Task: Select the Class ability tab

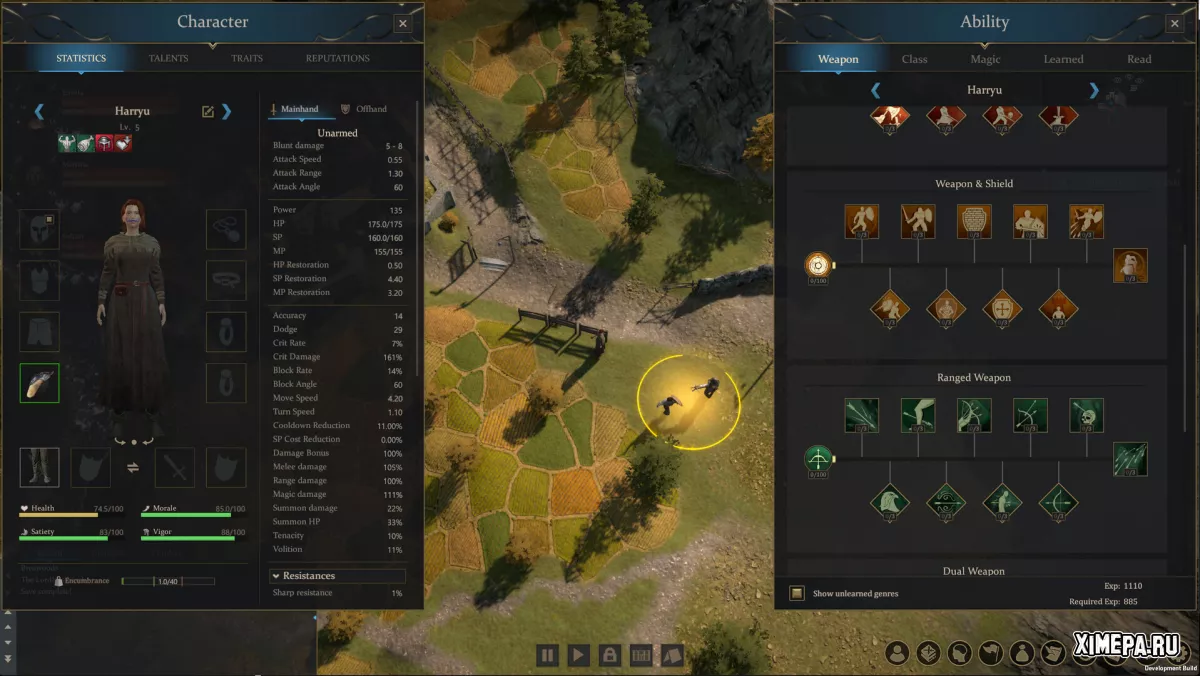Action: pyautogui.click(x=914, y=59)
